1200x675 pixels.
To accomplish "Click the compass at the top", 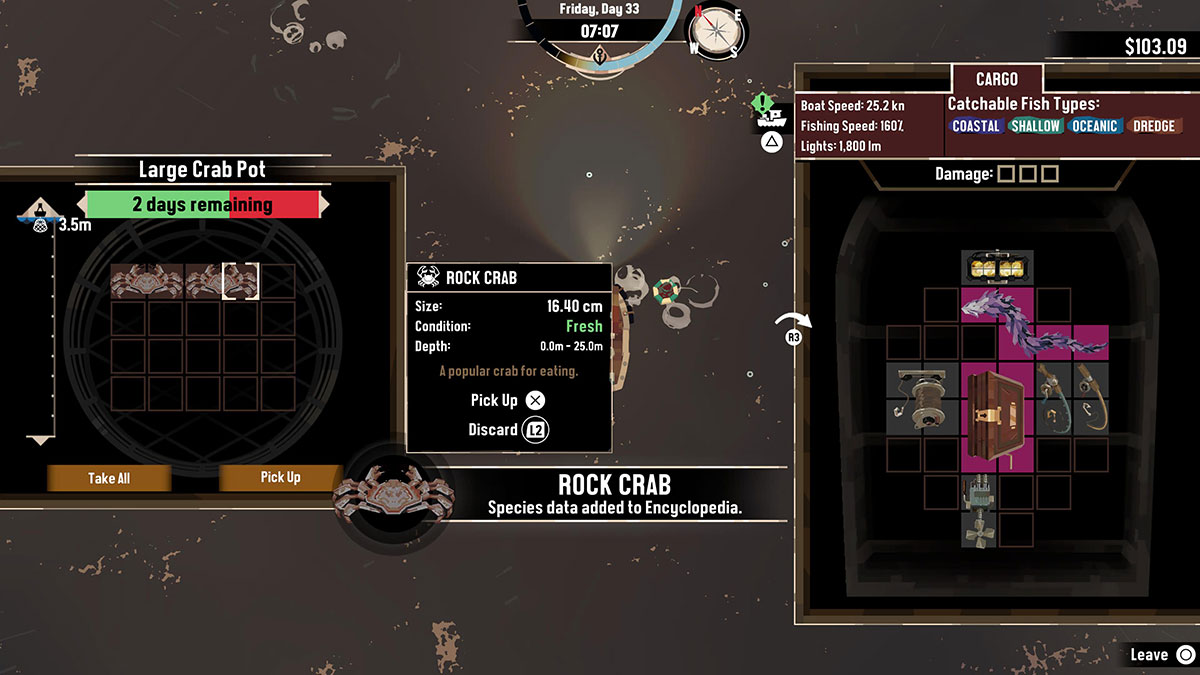I will (712, 33).
